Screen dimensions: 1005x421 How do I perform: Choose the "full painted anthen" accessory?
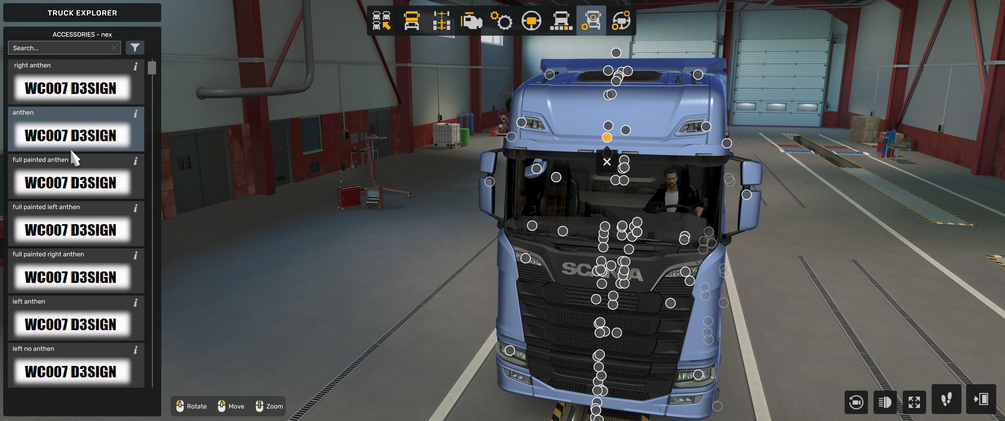tap(71, 182)
